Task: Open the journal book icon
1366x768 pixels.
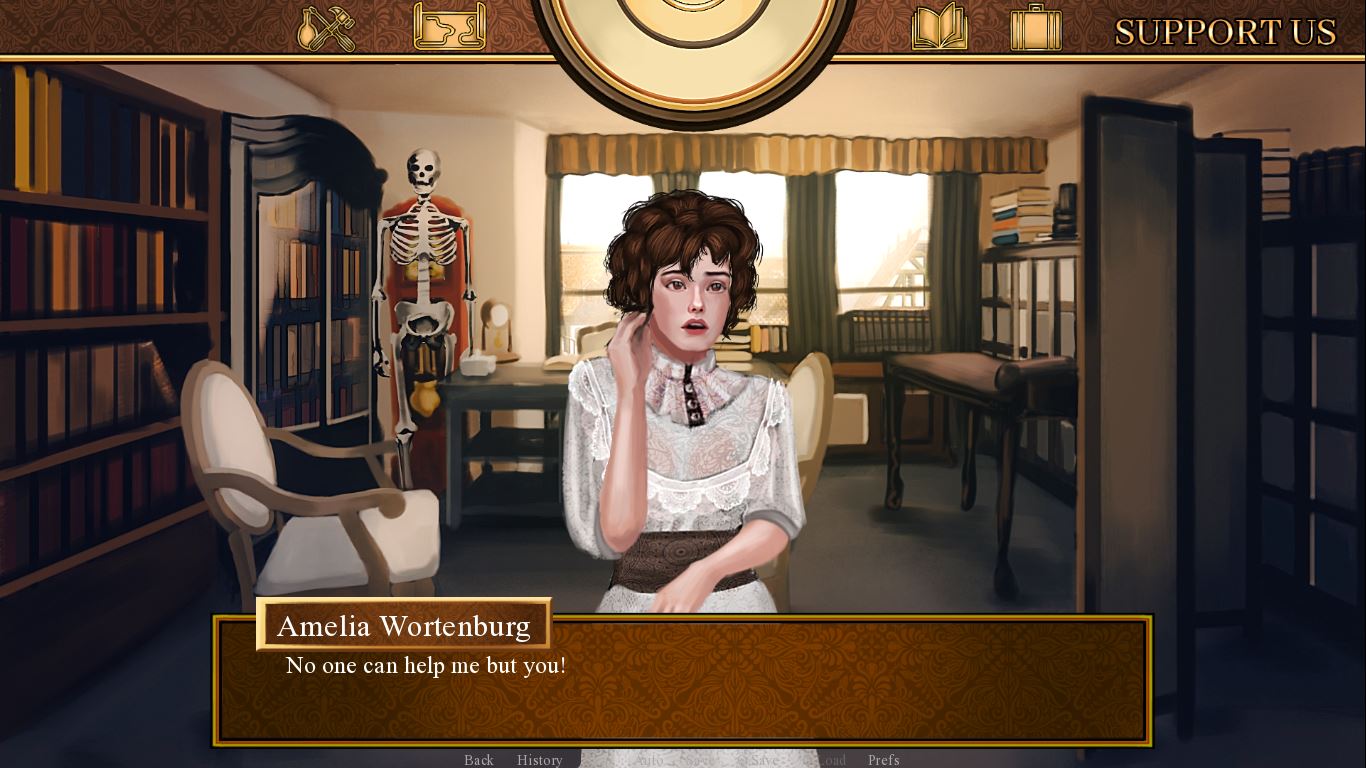Action: click(939, 27)
